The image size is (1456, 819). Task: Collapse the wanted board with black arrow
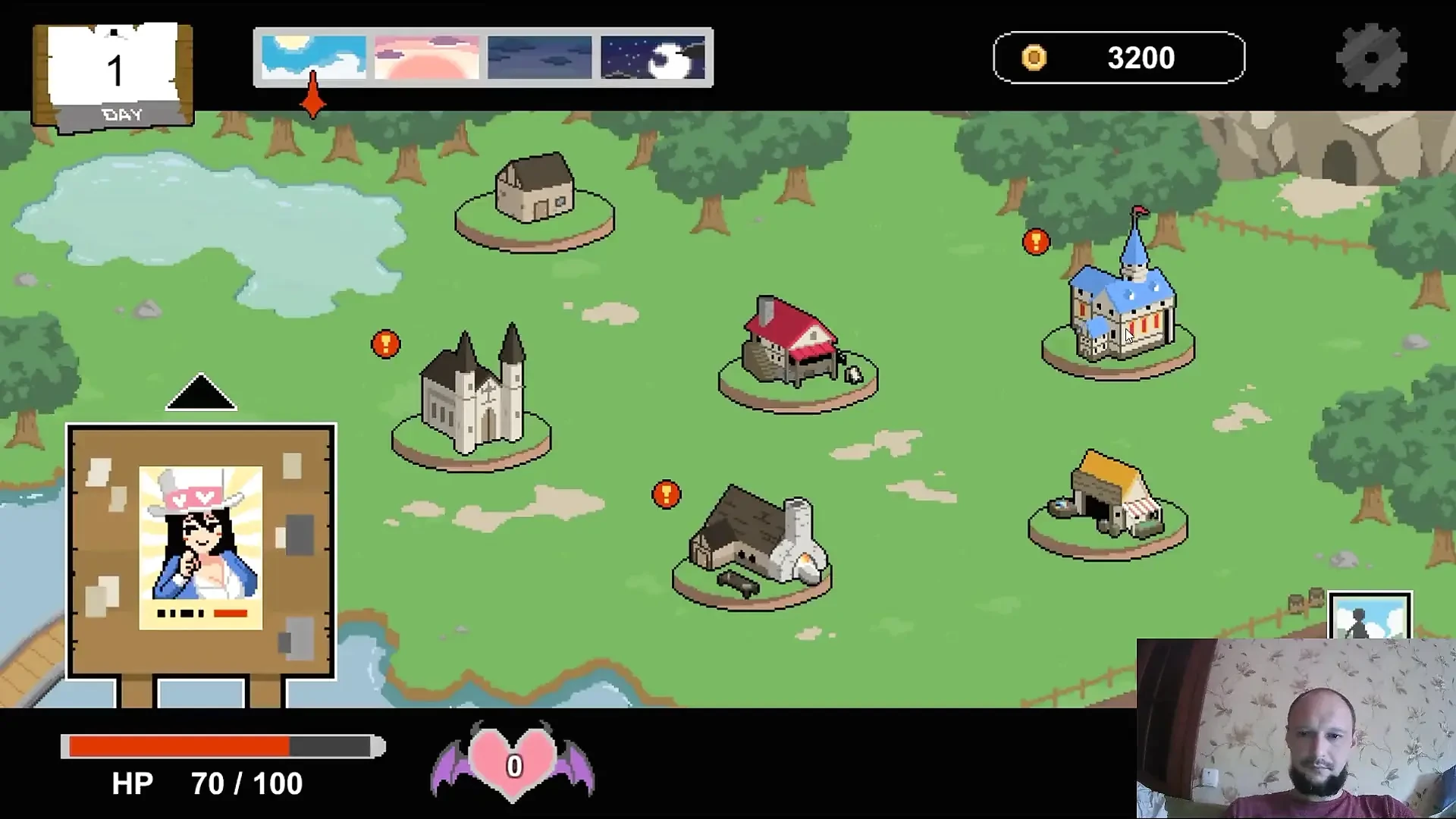pyautogui.click(x=201, y=392)
